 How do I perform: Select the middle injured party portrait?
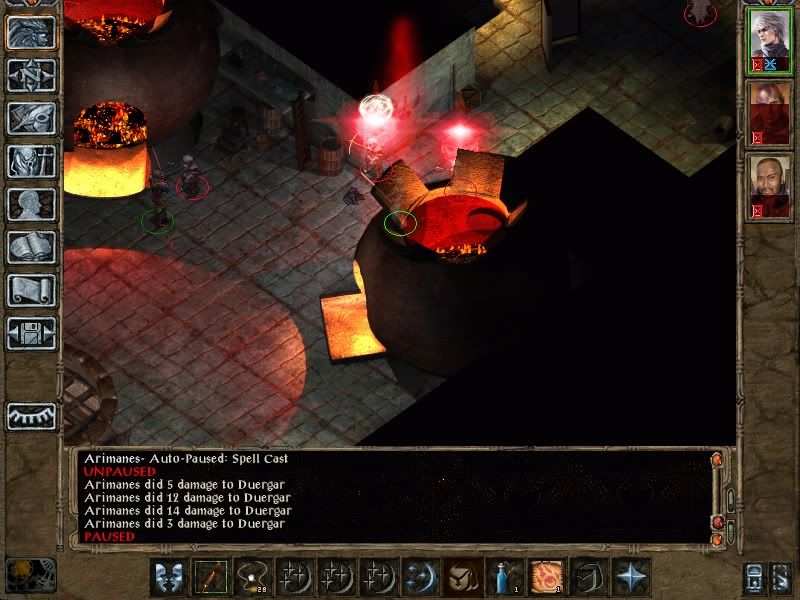click(x=770, y=113)
